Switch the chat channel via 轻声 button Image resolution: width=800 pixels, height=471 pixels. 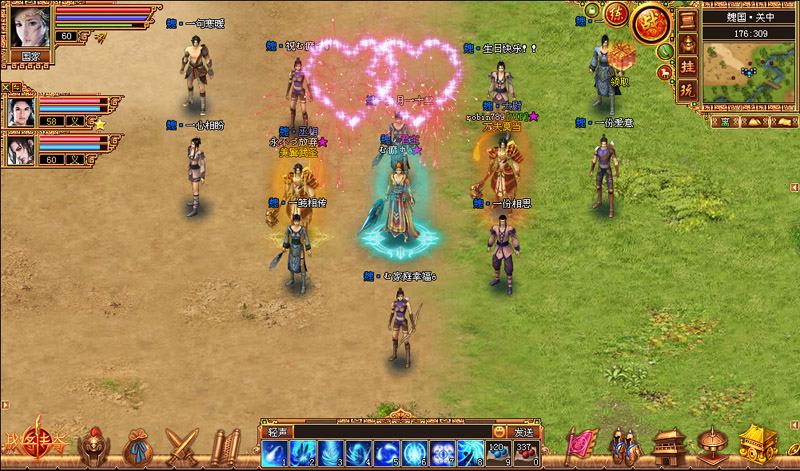[x=277, y=431]
